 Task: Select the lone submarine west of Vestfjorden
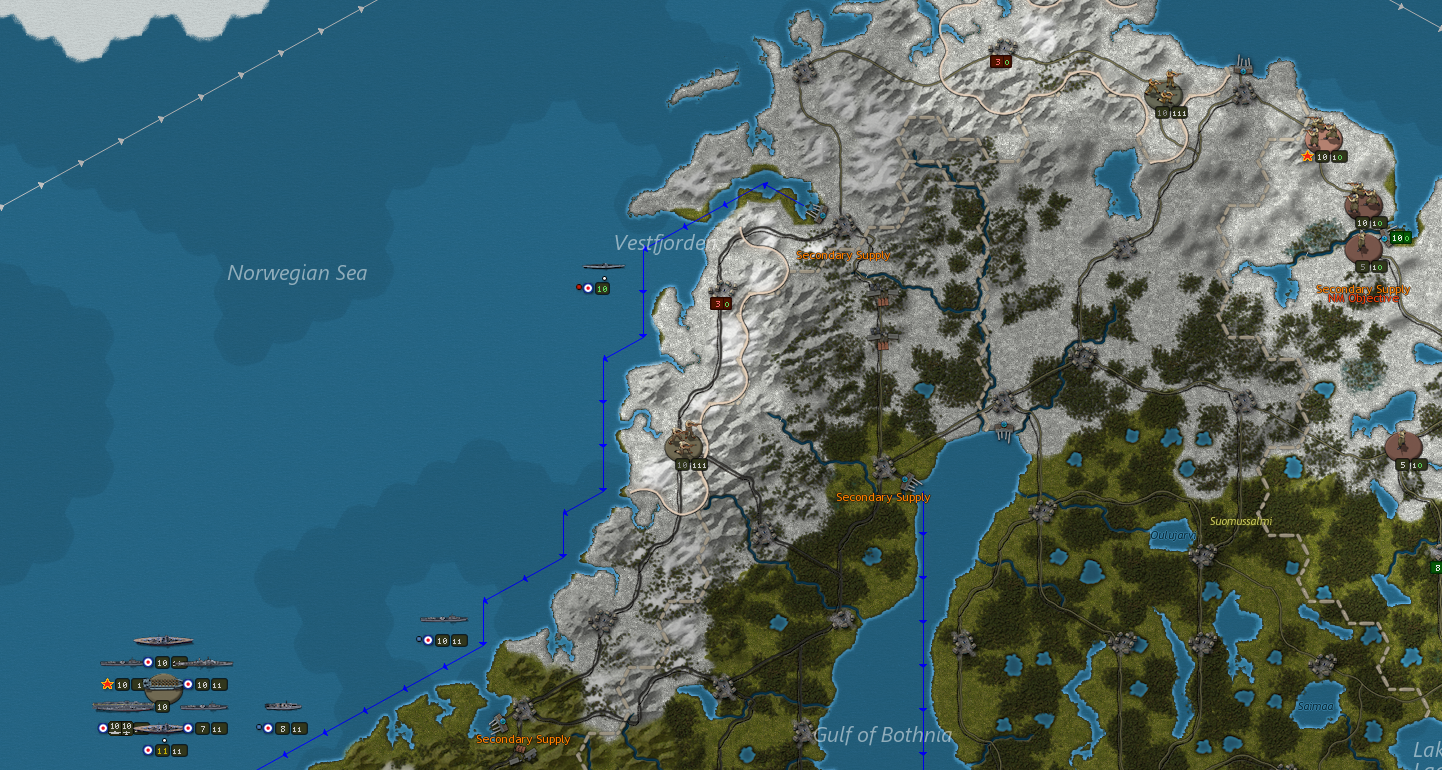coord(605,267)
